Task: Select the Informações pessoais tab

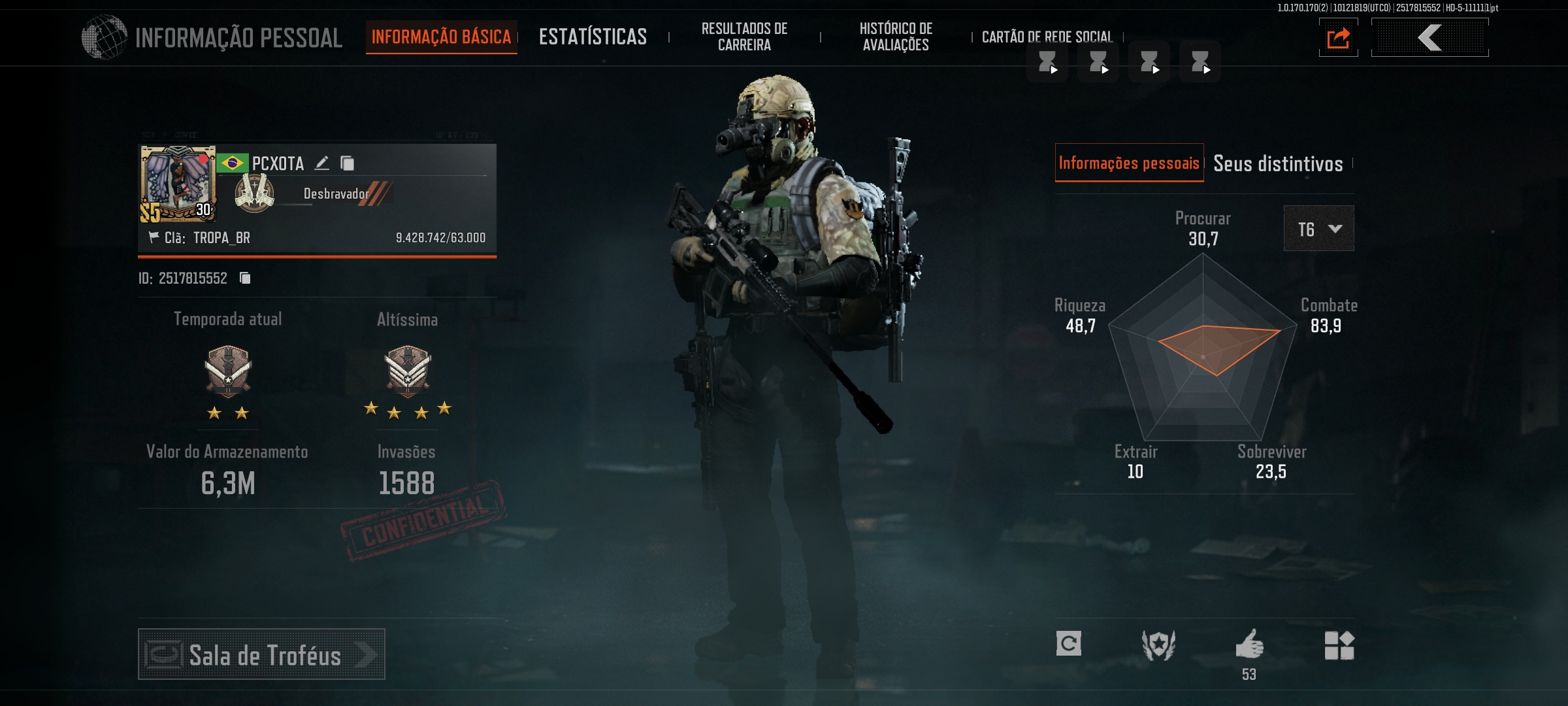Action: pos(1129,163)
